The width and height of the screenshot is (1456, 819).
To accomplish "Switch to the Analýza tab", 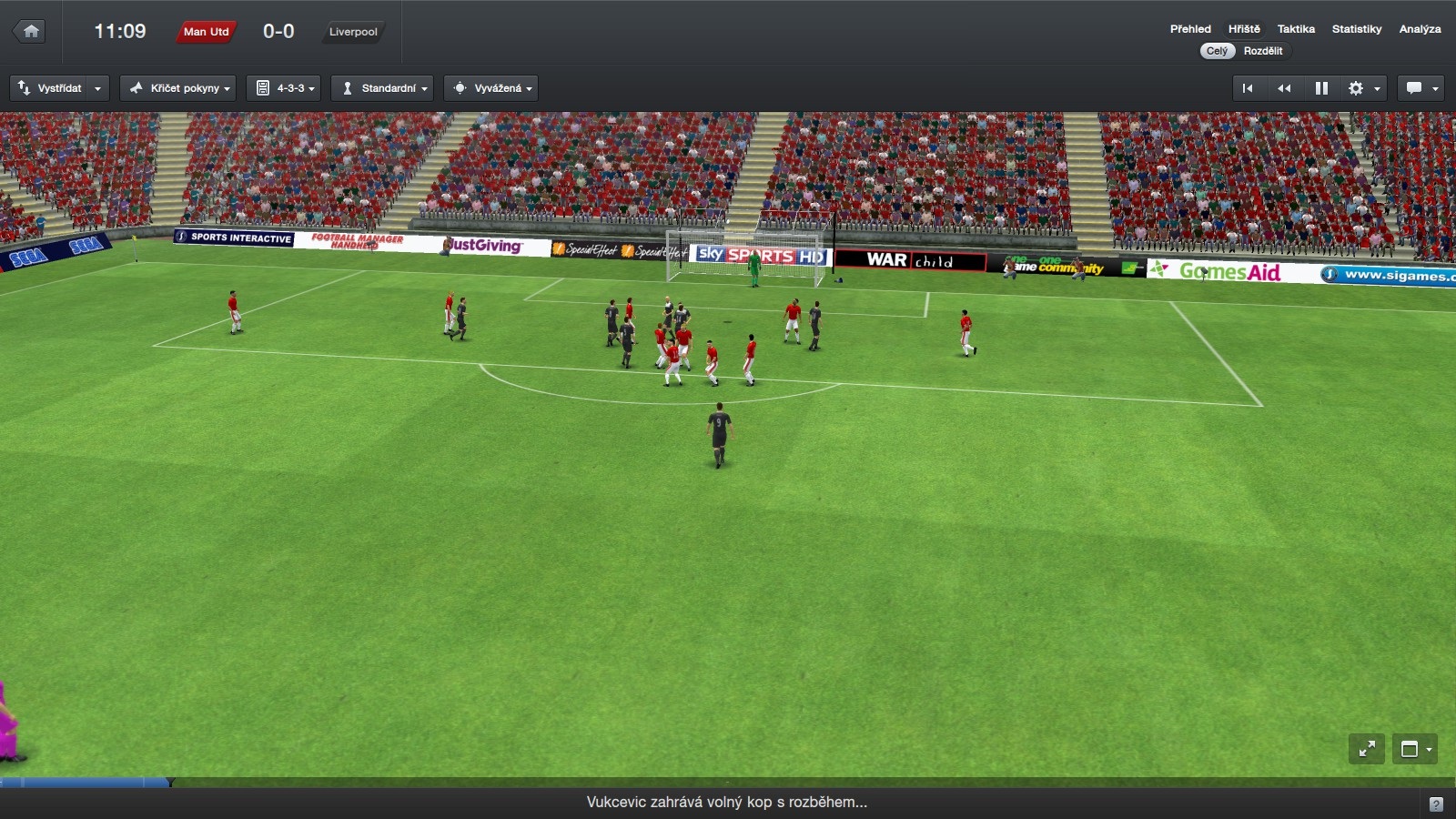I will click(x=1420, y=29).
